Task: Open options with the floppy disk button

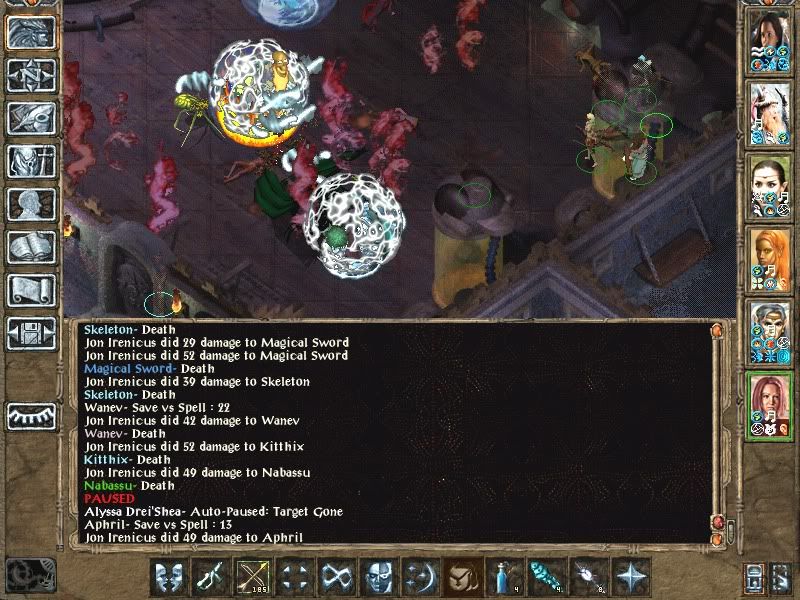Action: coord(31,333)
